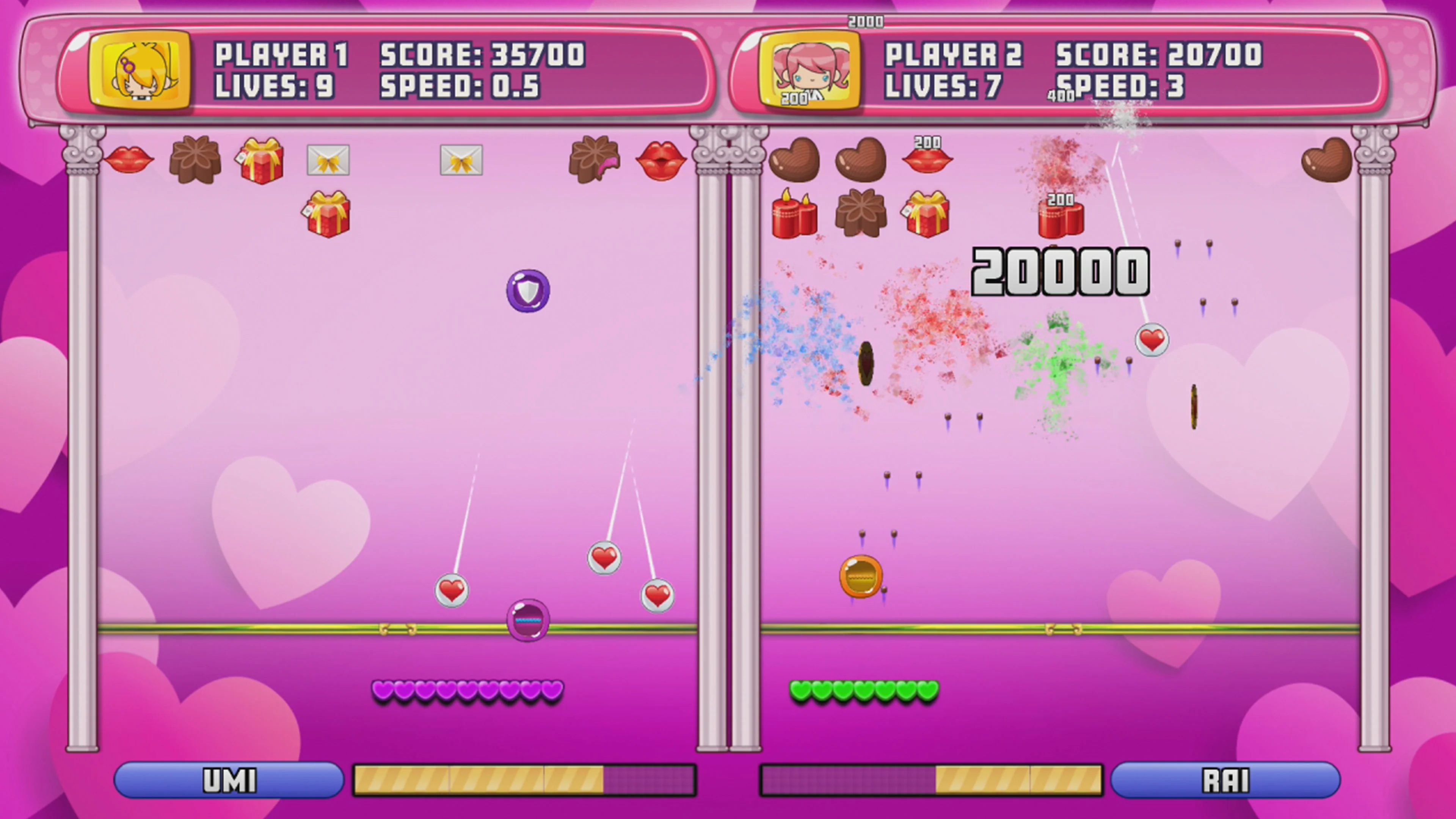Click the heart-shaped chocolate brick at far right
Viewport: 1456px width, 819px height.
point(1327,160)
